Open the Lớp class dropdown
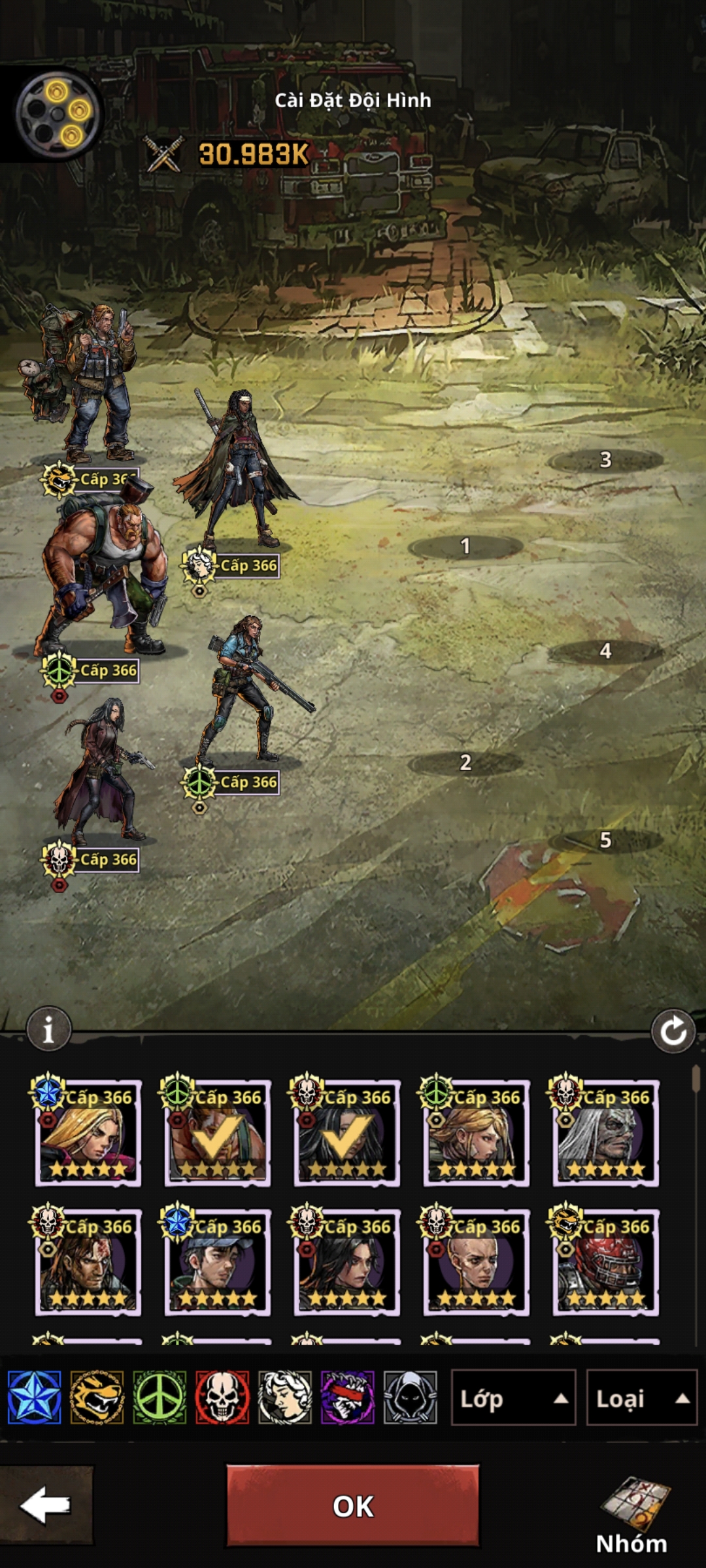 [x=513, y=1398]
